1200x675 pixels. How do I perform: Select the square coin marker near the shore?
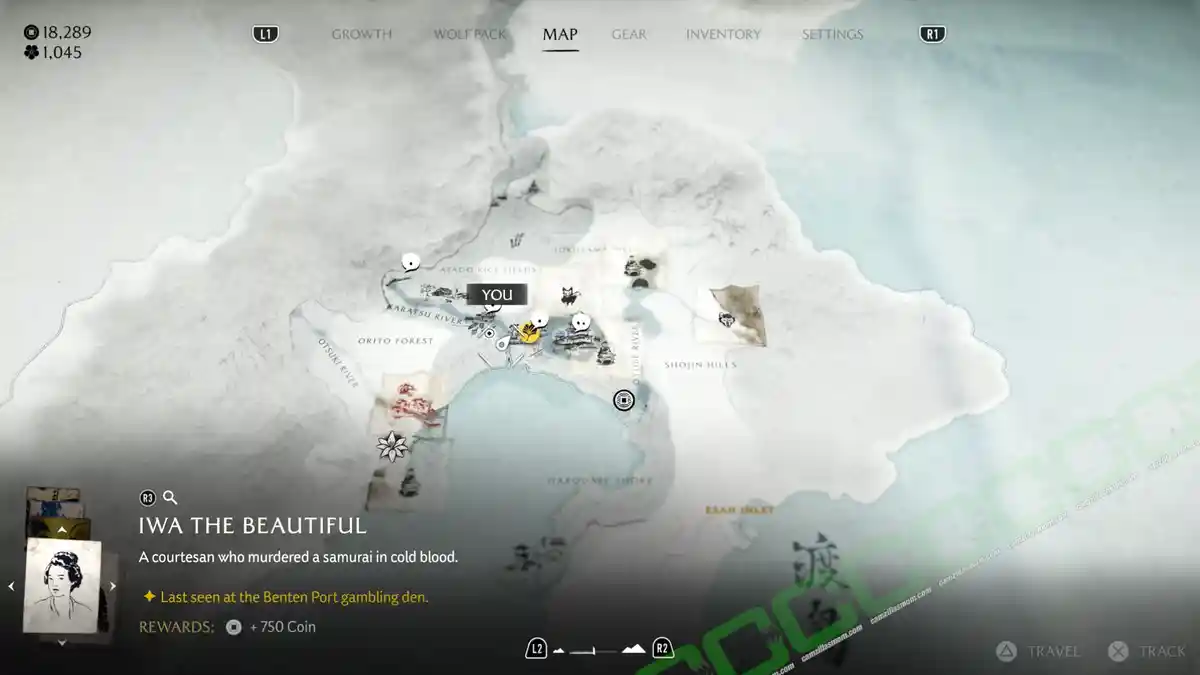tap(624, 400)
